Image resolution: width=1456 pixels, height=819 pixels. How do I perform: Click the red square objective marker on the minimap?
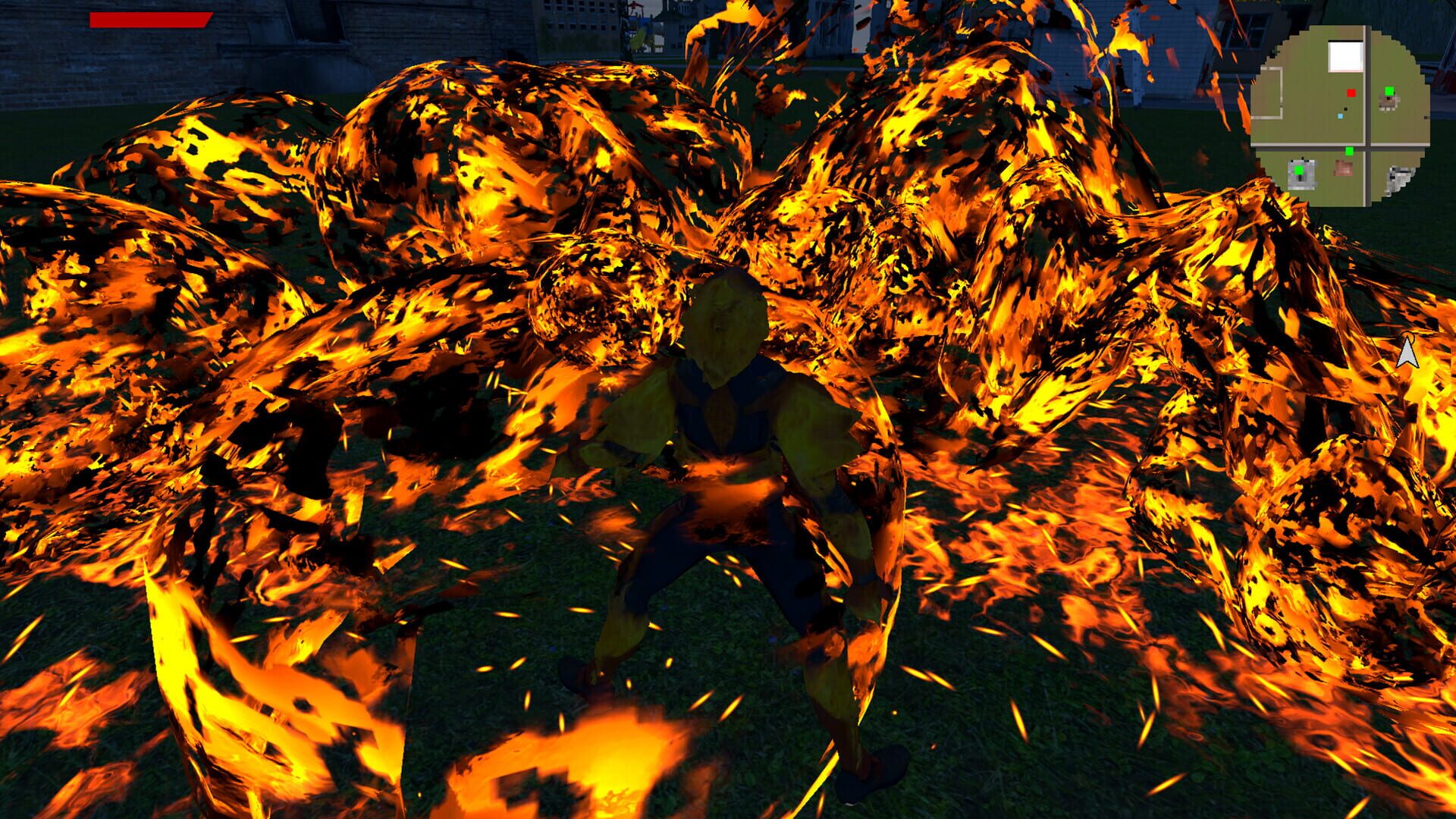coord(1351,93)
